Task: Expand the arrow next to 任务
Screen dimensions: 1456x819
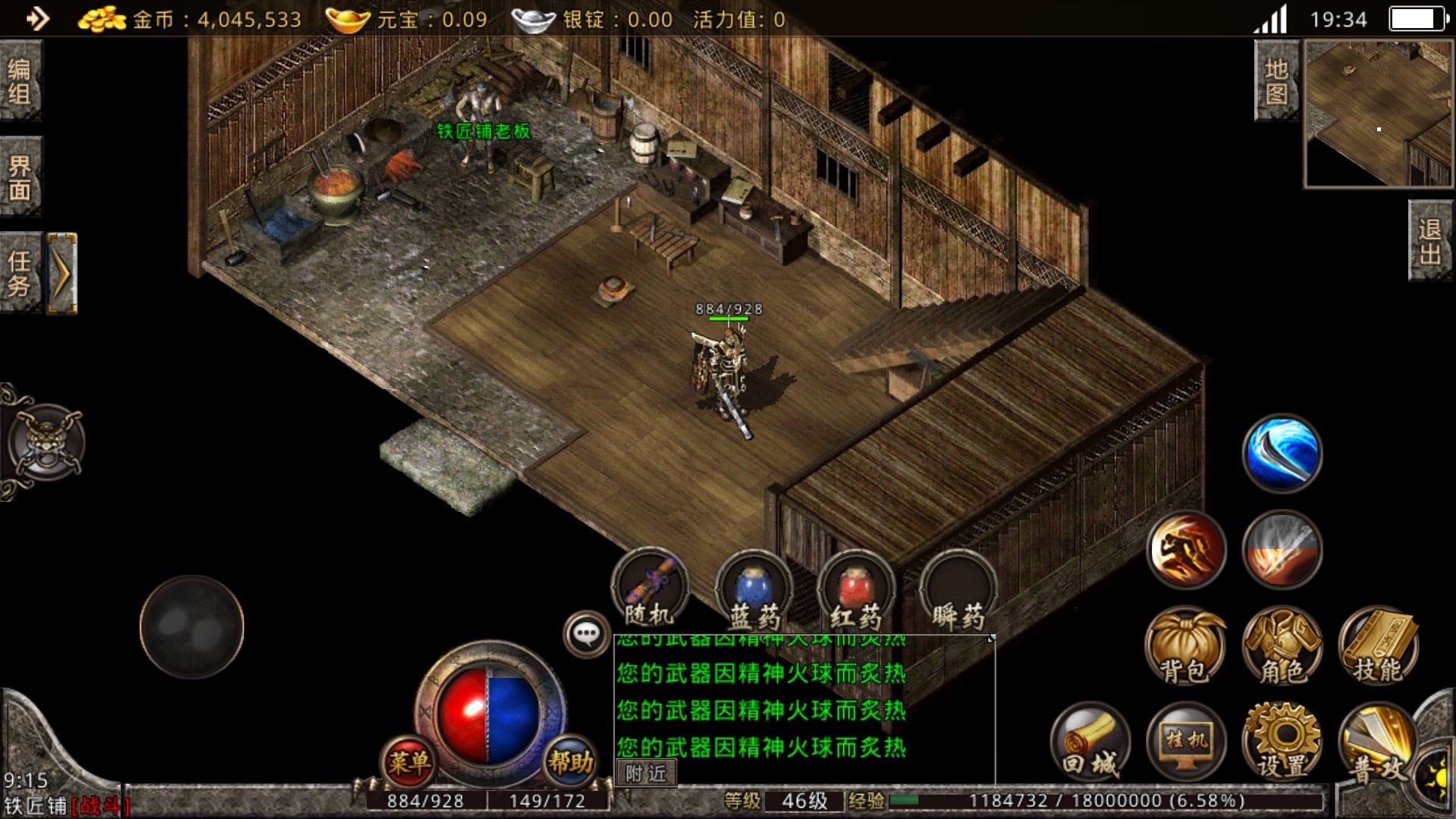Action: pos(62,273)
